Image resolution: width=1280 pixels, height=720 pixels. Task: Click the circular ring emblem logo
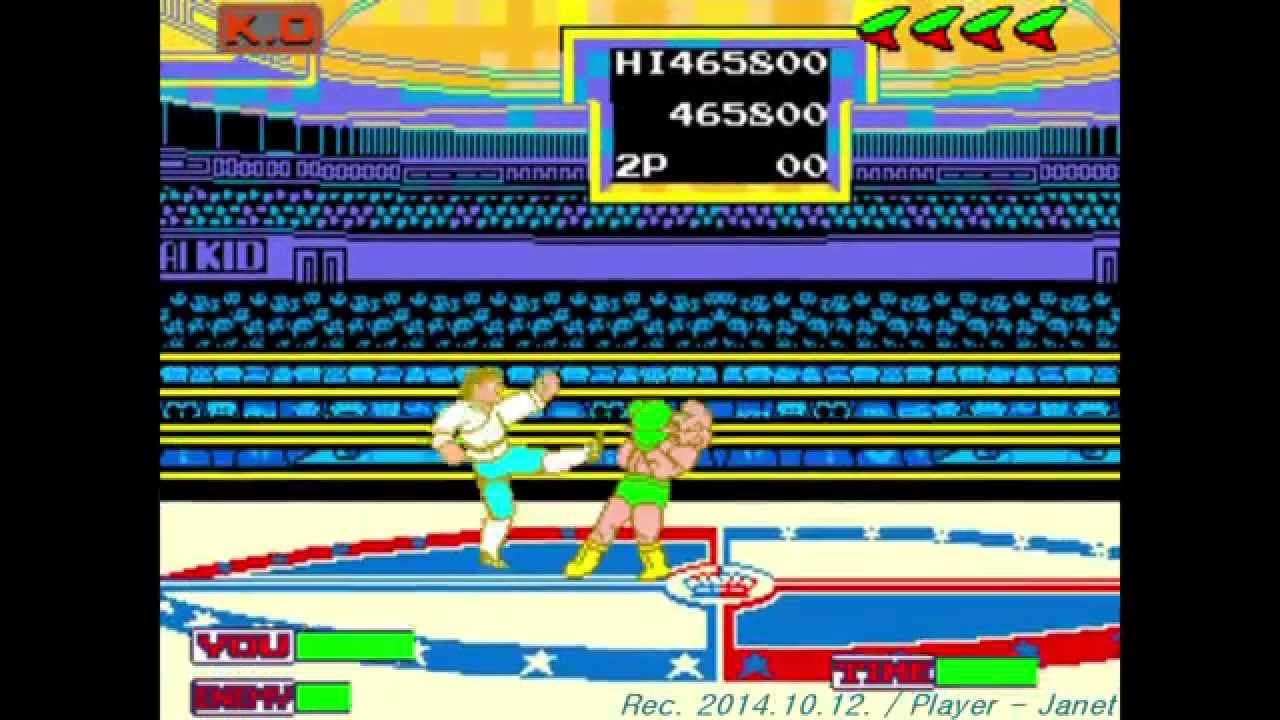[719, 588]
